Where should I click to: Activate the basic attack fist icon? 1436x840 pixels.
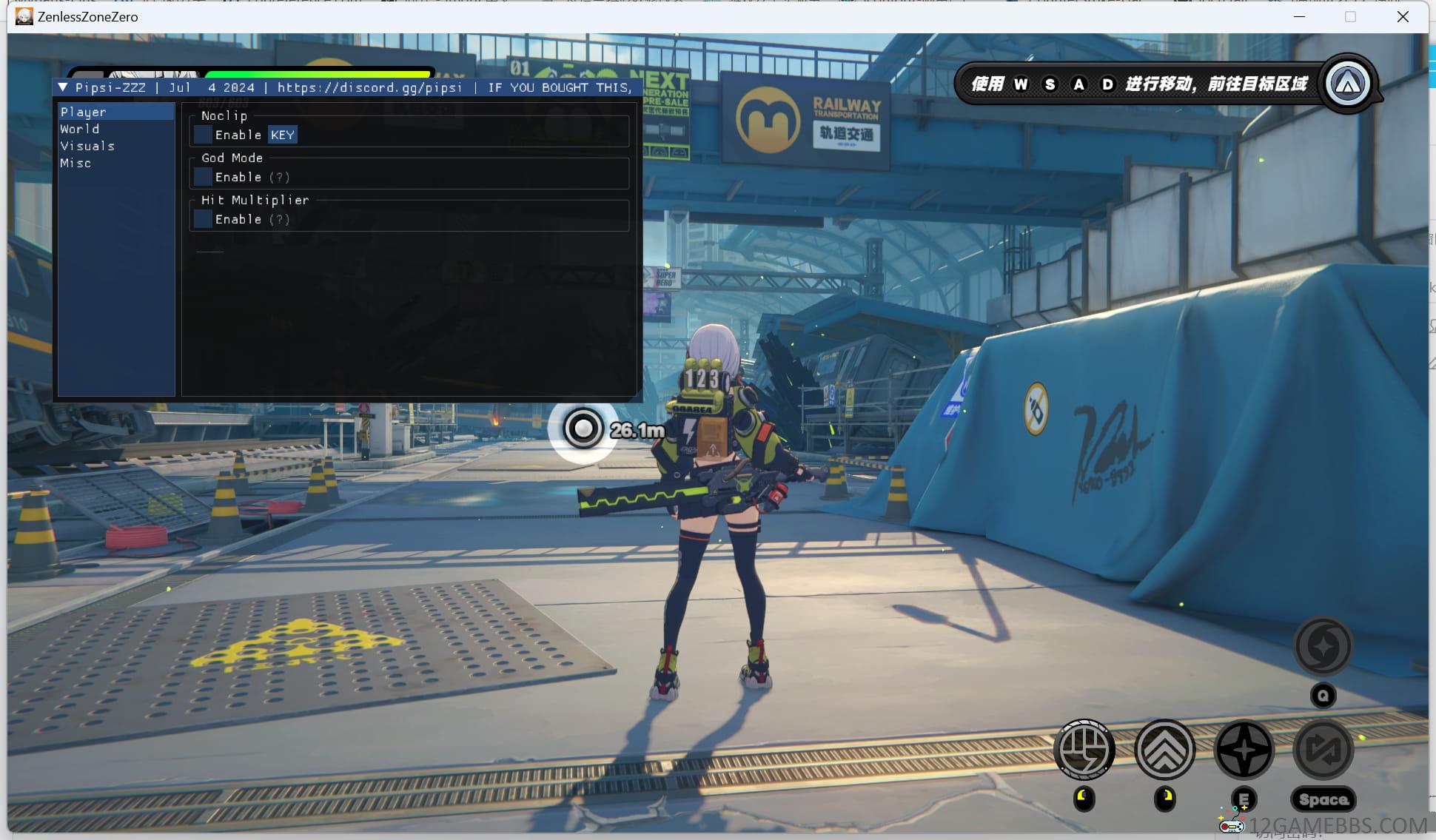click(x=1084, y=750)
